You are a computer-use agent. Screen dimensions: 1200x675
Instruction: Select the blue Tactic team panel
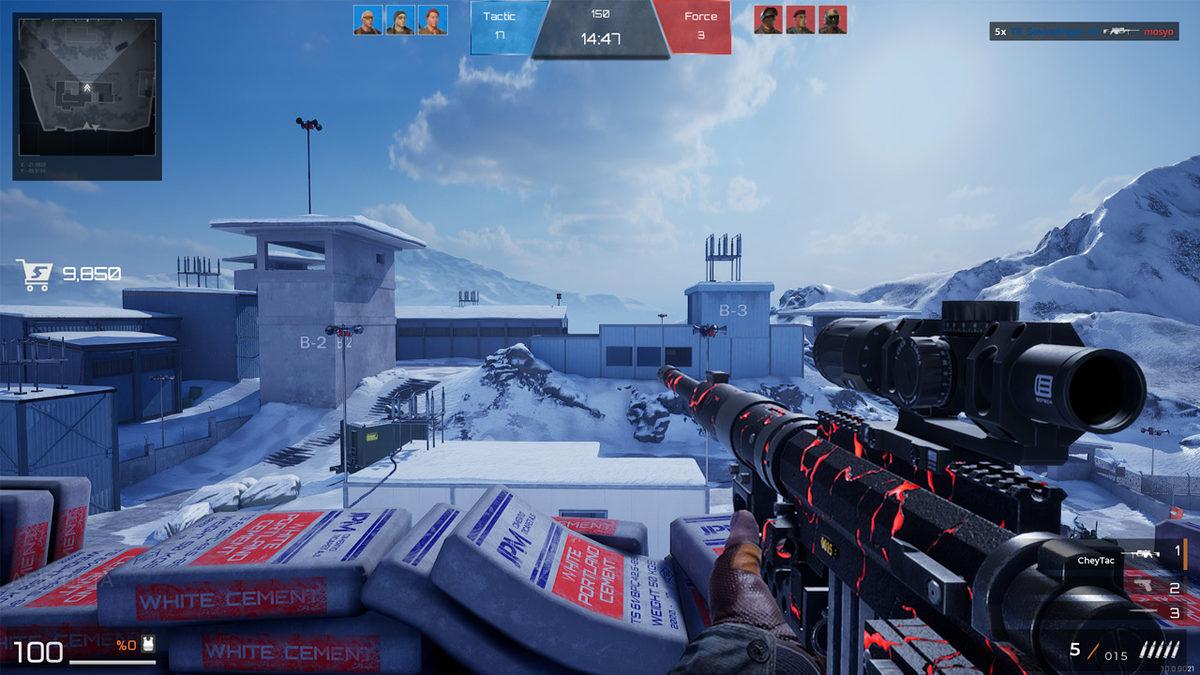pos(509,27)
